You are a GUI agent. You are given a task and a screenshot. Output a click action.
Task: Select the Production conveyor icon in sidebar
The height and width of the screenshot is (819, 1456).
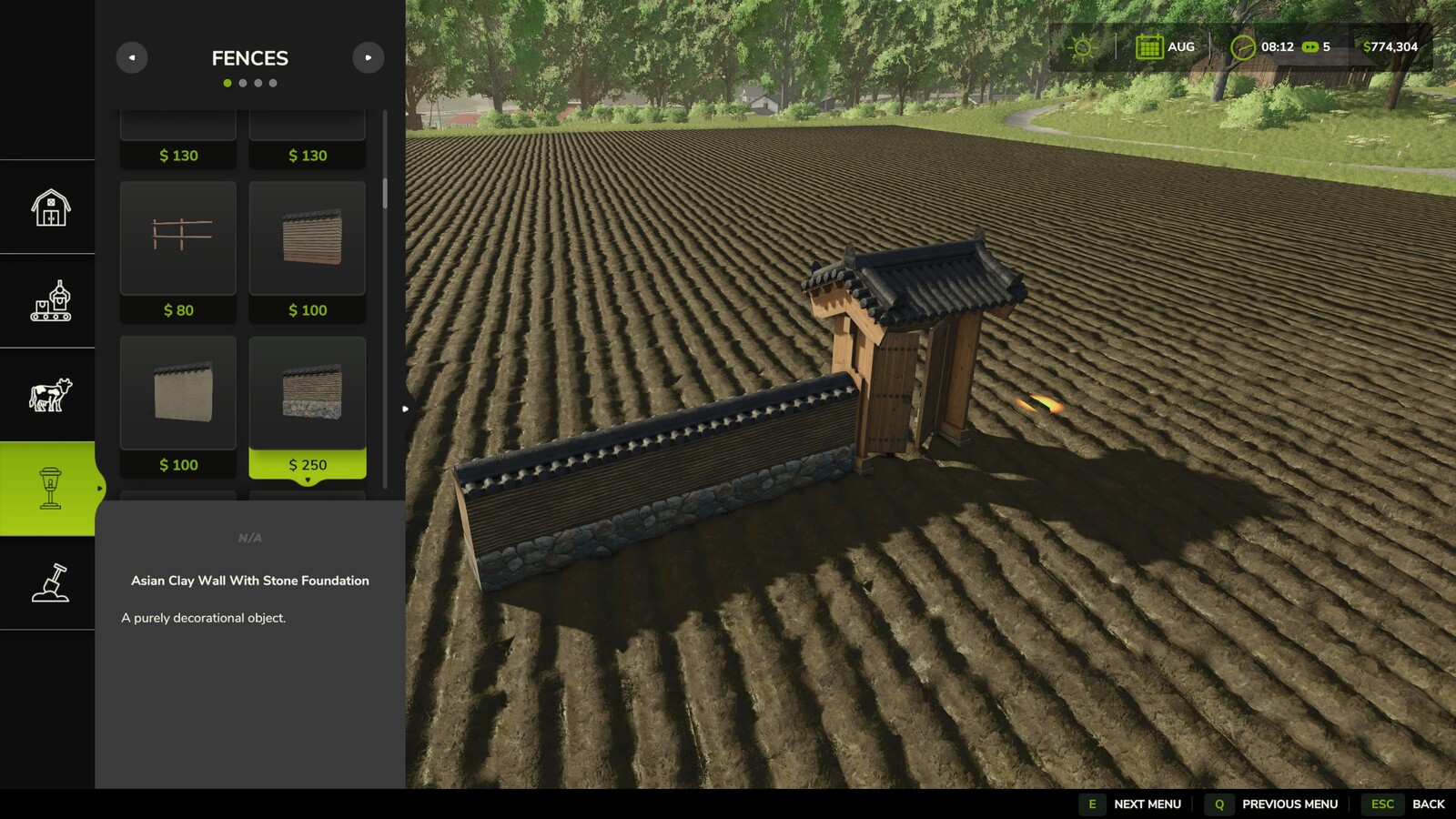click(x=50, y=300)
